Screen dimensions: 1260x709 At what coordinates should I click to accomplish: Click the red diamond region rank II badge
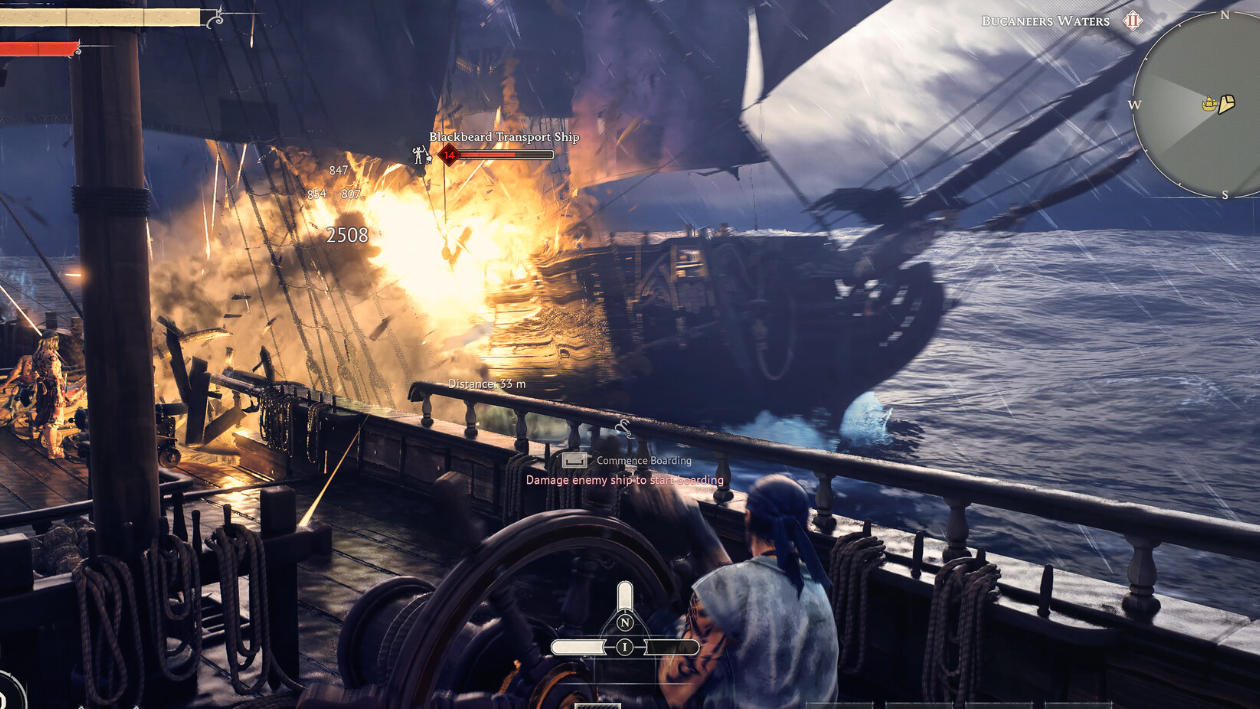click(1133, 21)
